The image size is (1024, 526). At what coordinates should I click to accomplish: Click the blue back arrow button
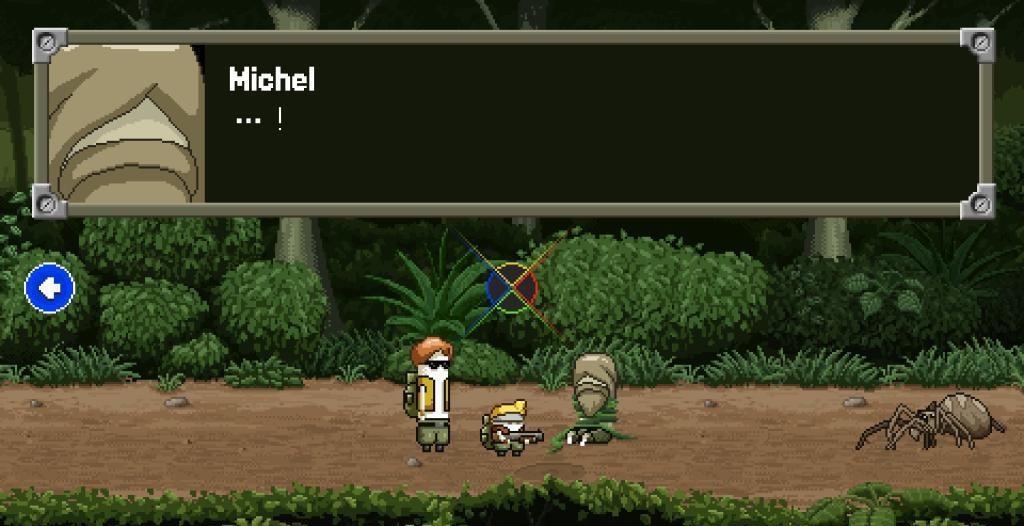49,289
